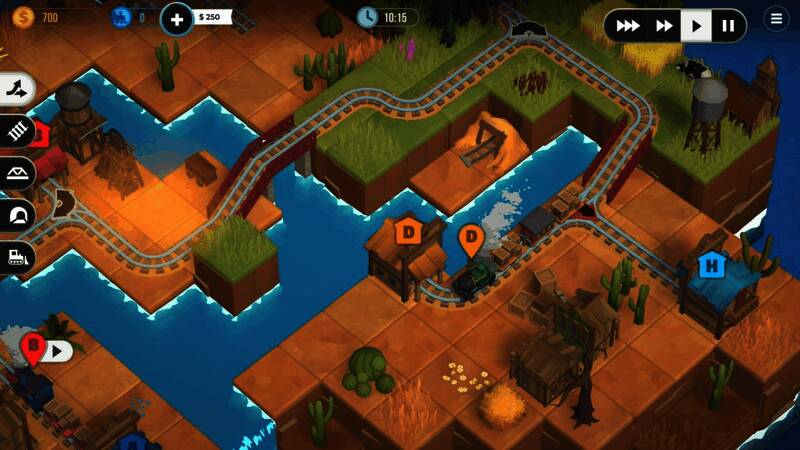Select the orange D train pin marker

(x=470, y=240)
